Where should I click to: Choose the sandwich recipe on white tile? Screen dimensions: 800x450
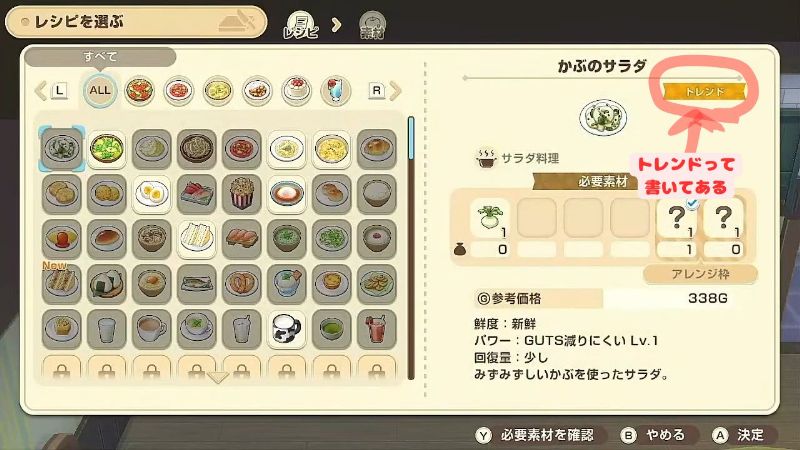click(x=196, y=239)
